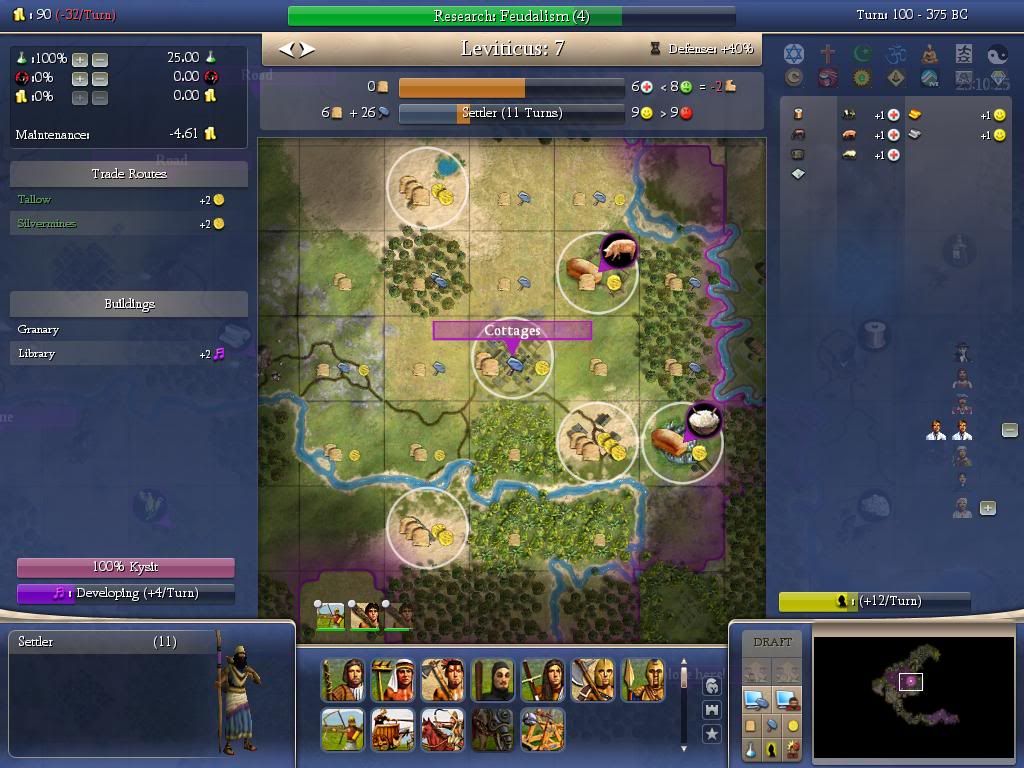1024x768 pixels.
Task: Cycle to the previous city using the left arrow
Action: point(286,49)
